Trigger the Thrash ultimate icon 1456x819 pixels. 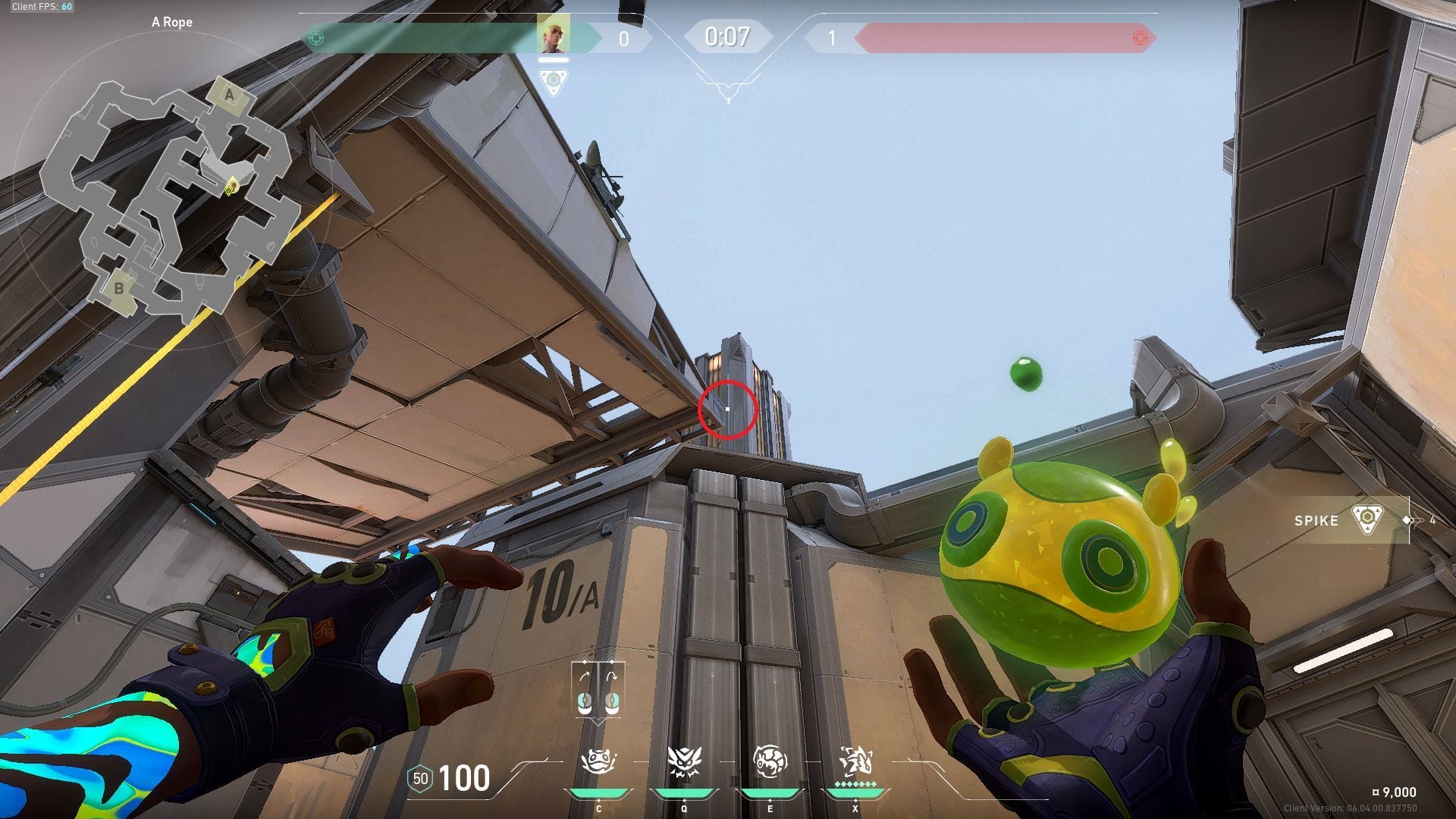pyautogui.click(x=855, y=761)
